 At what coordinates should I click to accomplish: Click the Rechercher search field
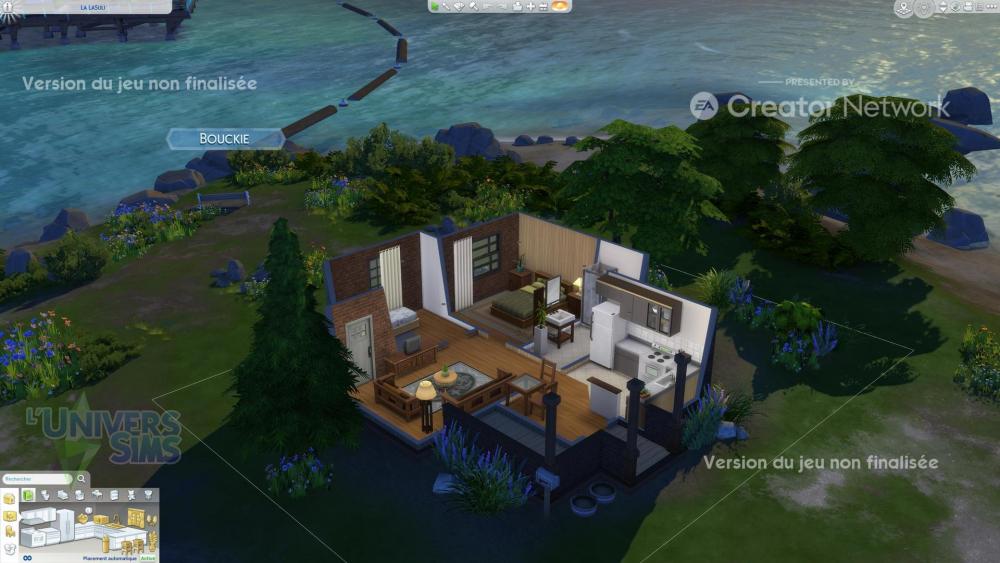coord(33,479)
